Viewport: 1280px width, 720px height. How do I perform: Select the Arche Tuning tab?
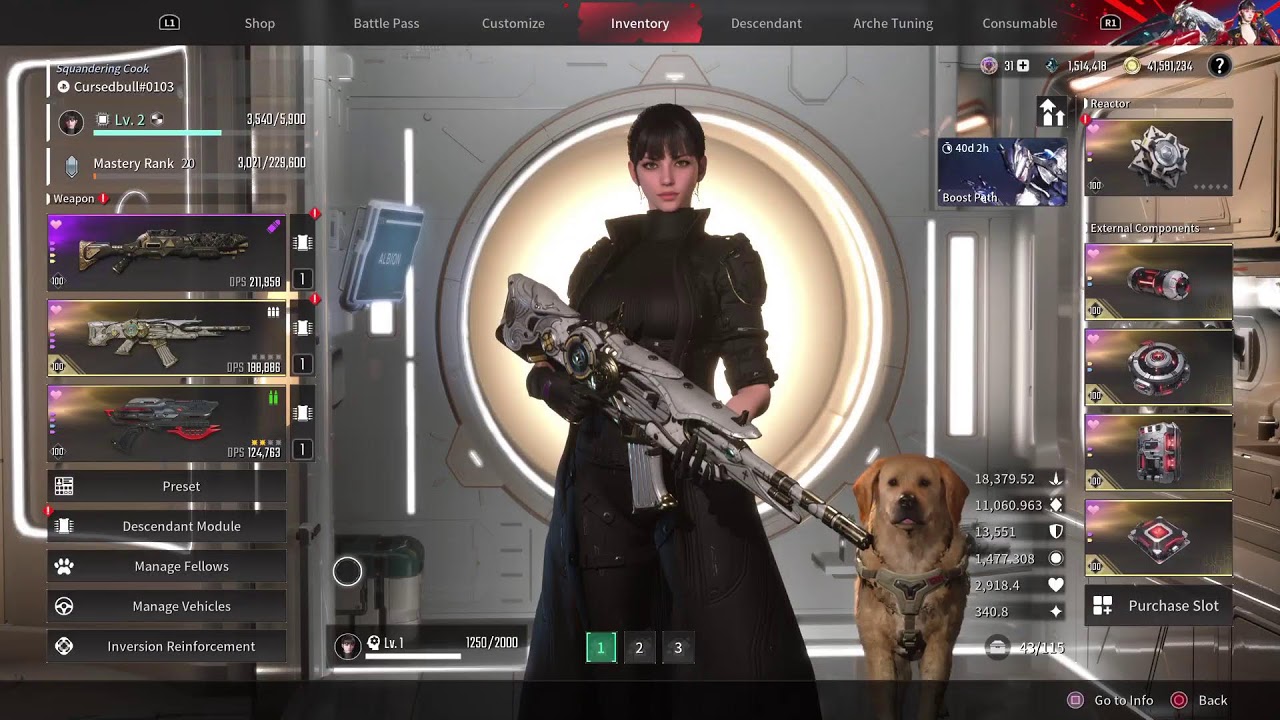pyautogui.click(x=893, y=23)
